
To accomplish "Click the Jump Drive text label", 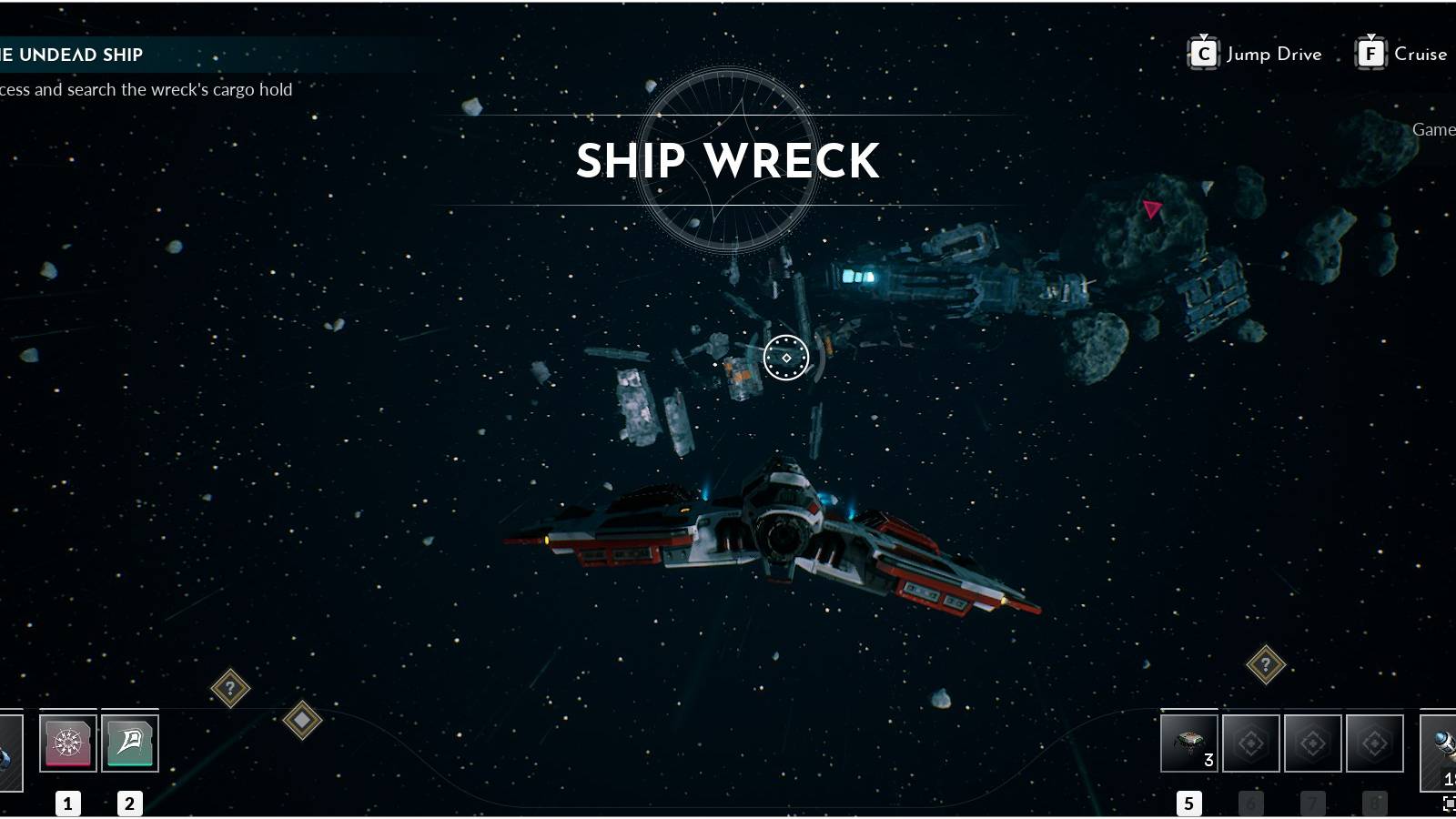I will tap(1274, 55).
